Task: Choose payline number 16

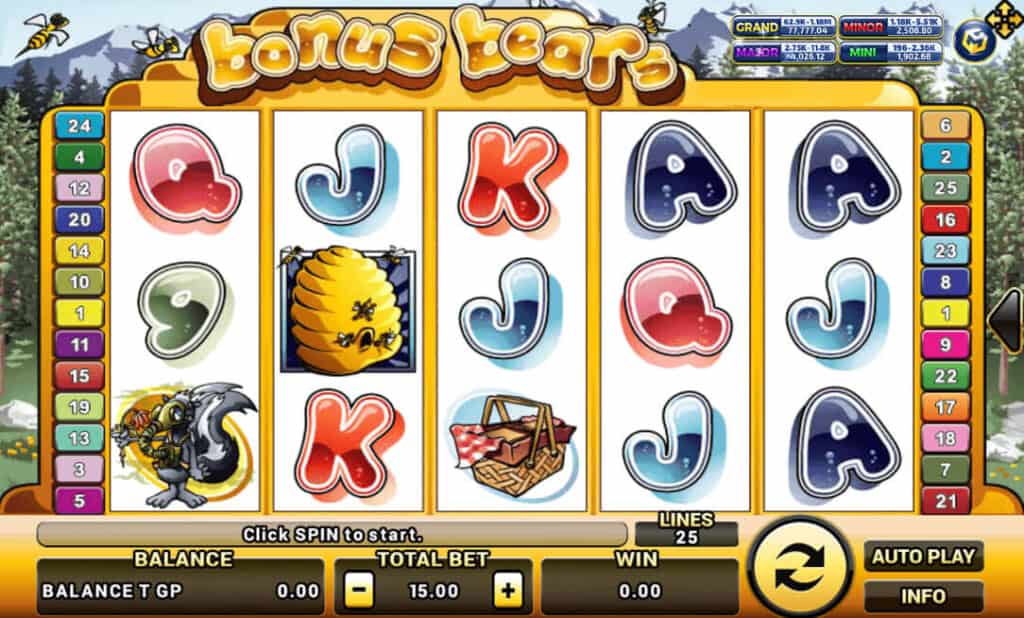Action: coord(945,220)
